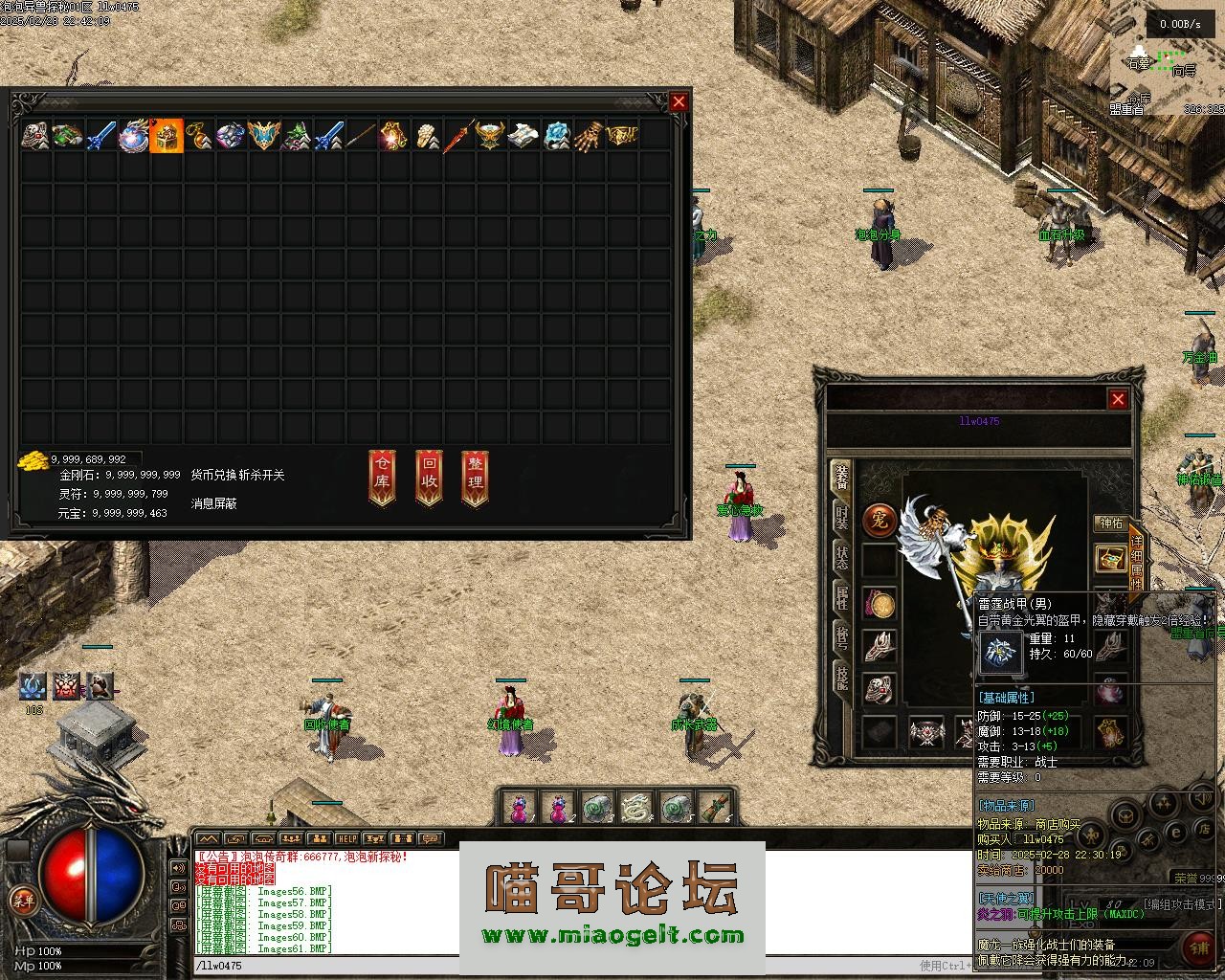
Task: Click the HELP button above the chat
Action: 346,839
